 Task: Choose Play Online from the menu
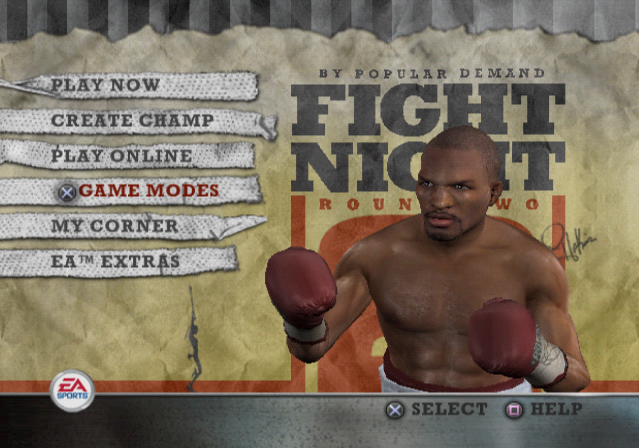point(121,156)
